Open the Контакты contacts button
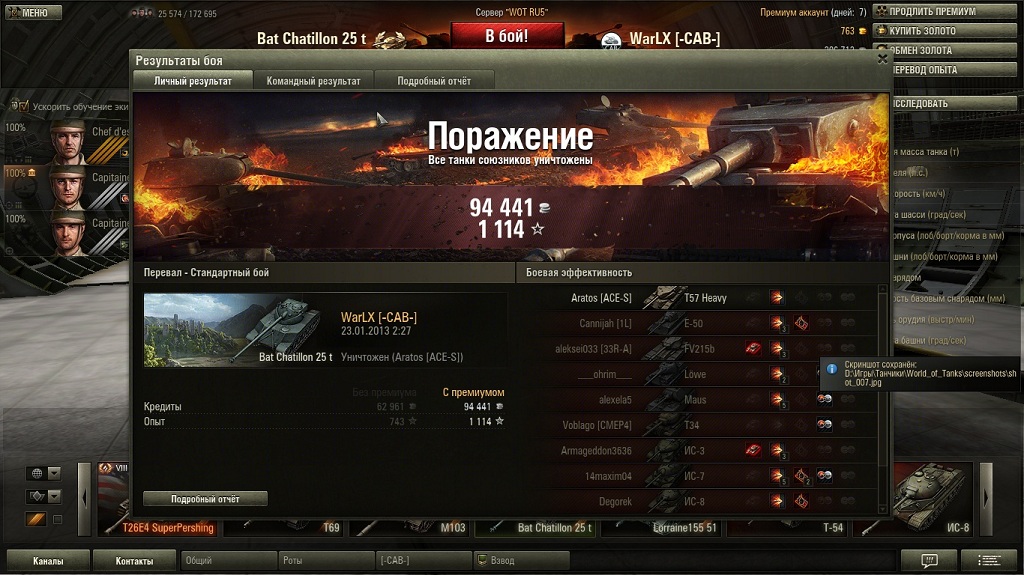 pos(134,561)
